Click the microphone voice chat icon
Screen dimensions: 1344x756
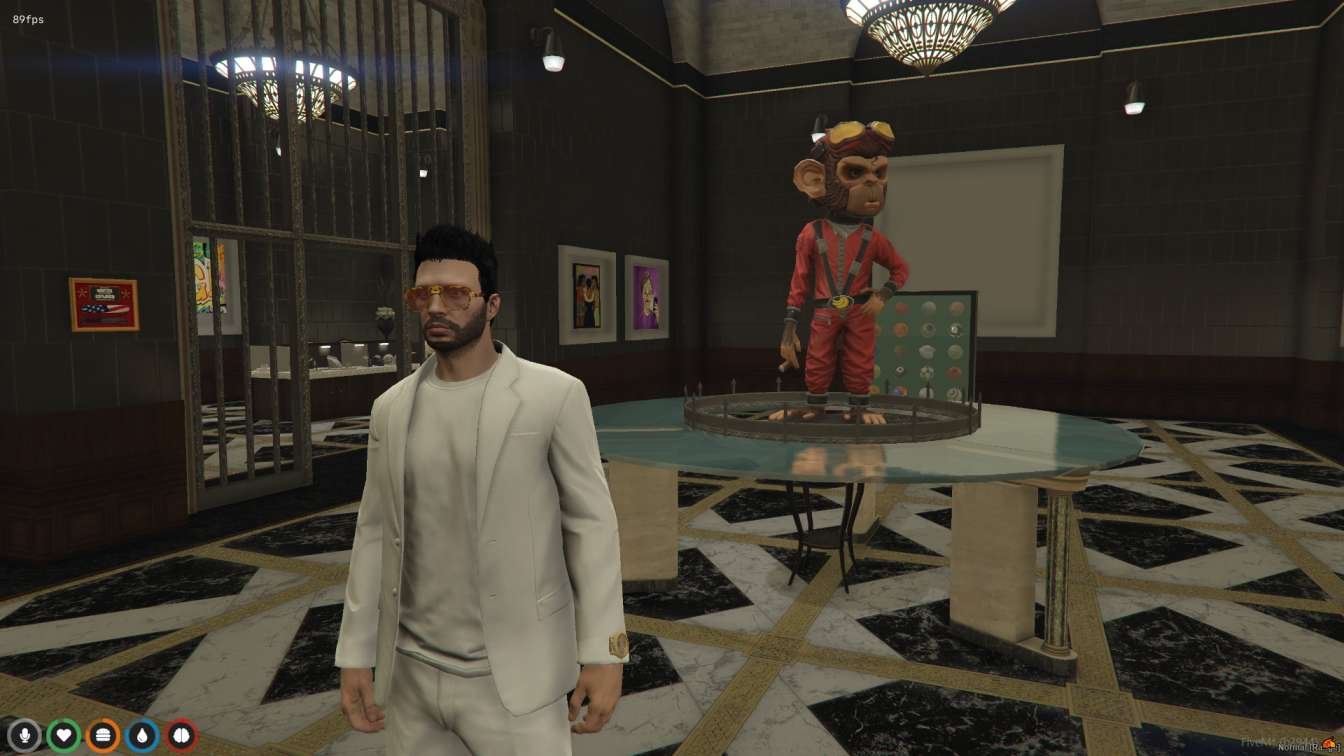(25, 735)
